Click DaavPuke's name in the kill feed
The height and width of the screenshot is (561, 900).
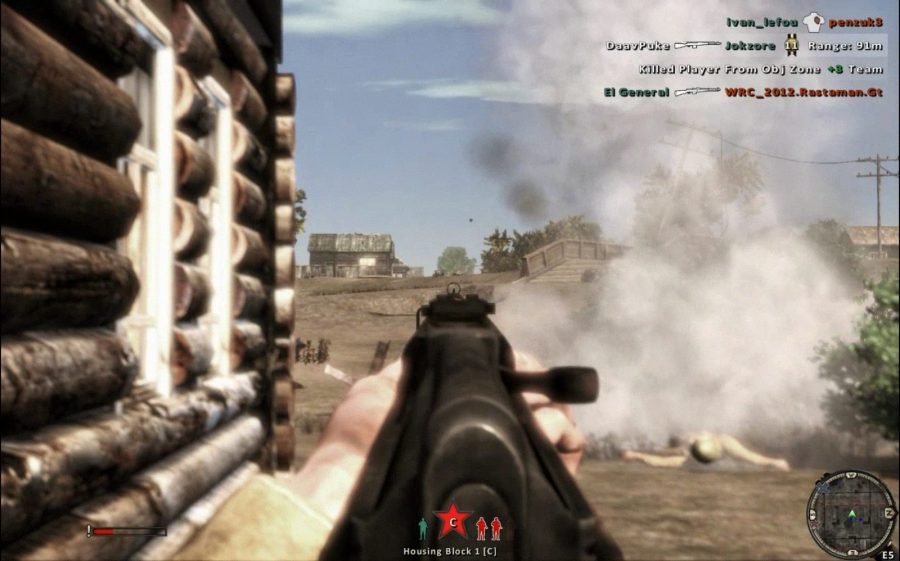[637, 45]
